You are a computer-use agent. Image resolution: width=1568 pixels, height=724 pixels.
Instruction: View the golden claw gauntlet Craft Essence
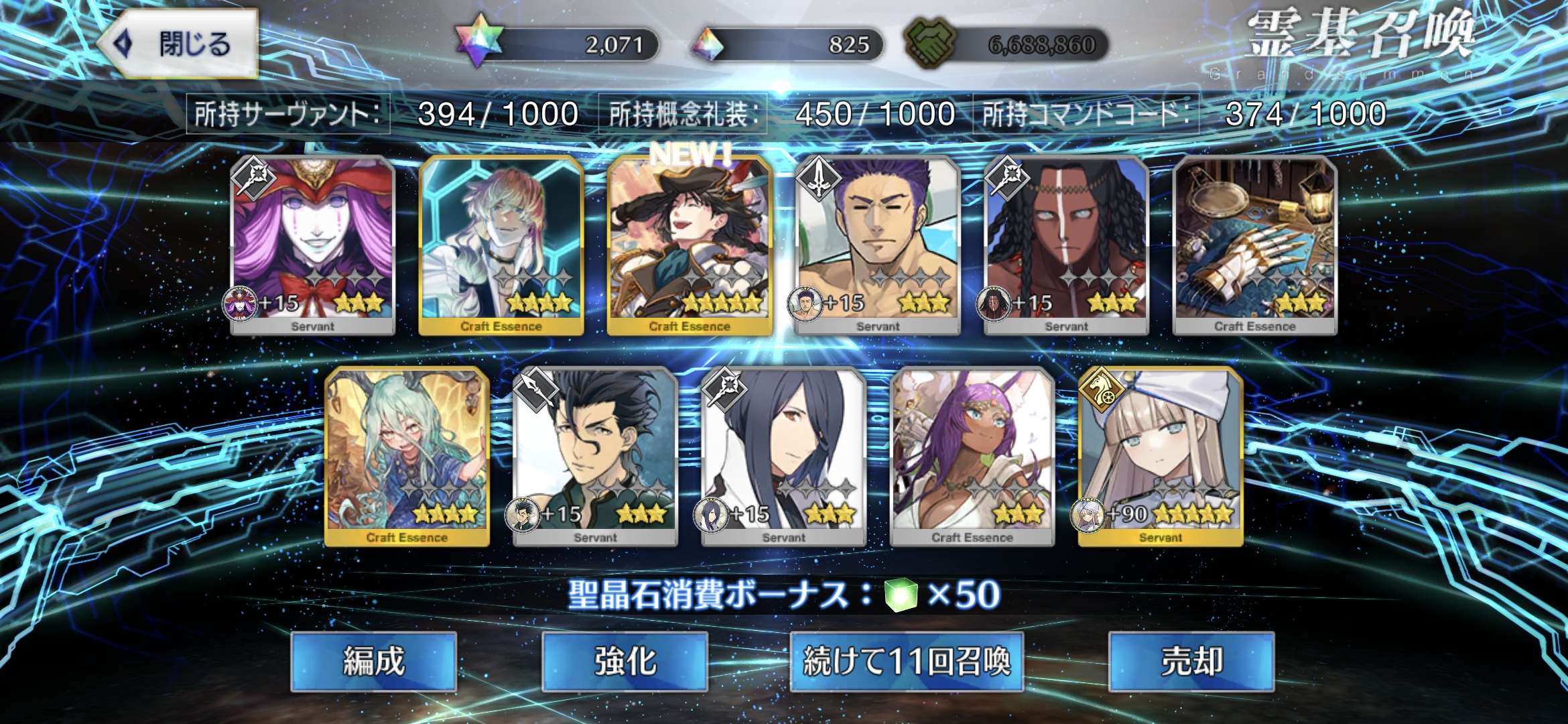tap(1255, 245)
